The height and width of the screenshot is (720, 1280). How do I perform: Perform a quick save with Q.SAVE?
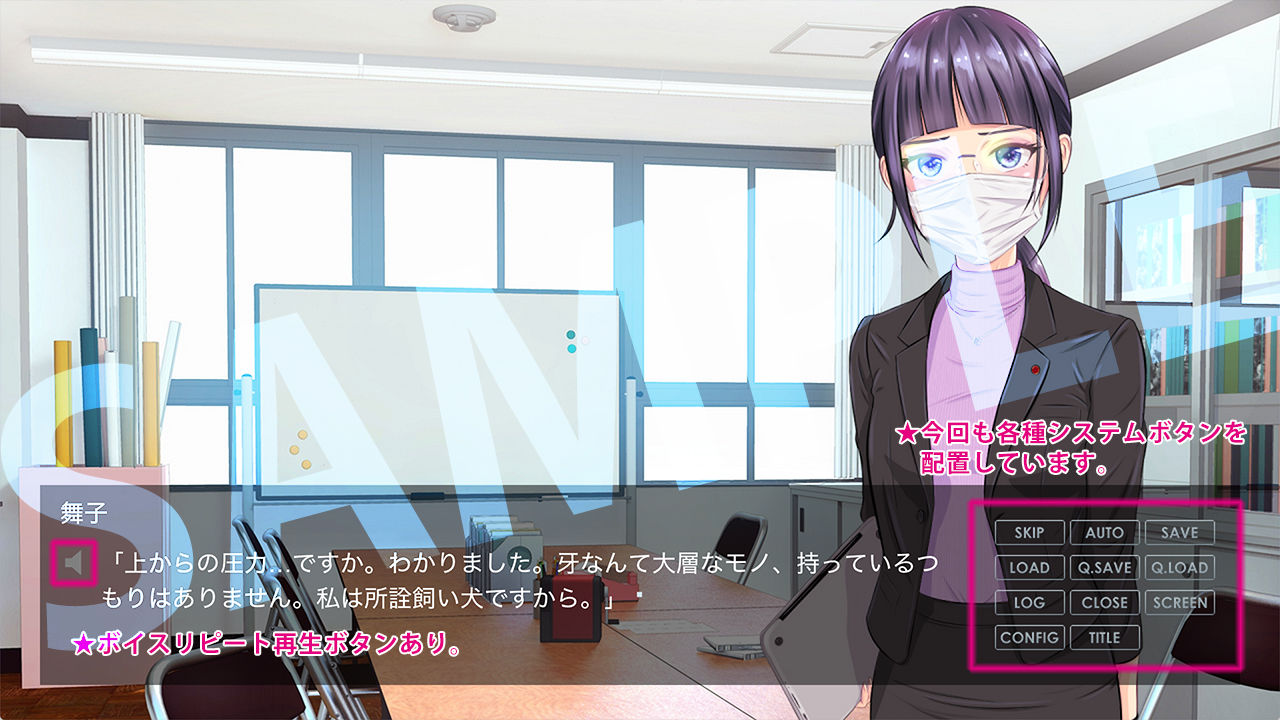point(1103,568)
